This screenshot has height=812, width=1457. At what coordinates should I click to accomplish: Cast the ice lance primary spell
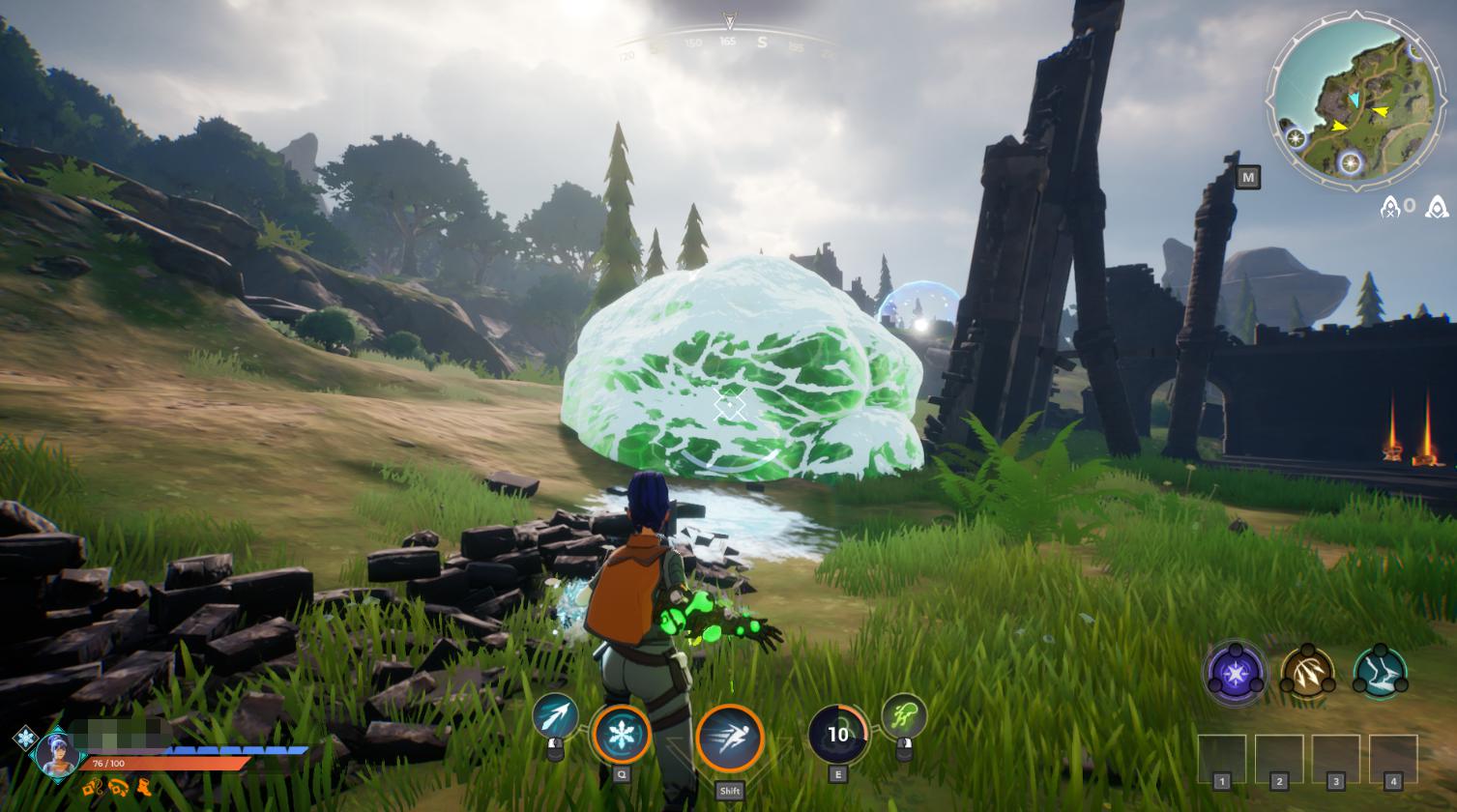555,716
